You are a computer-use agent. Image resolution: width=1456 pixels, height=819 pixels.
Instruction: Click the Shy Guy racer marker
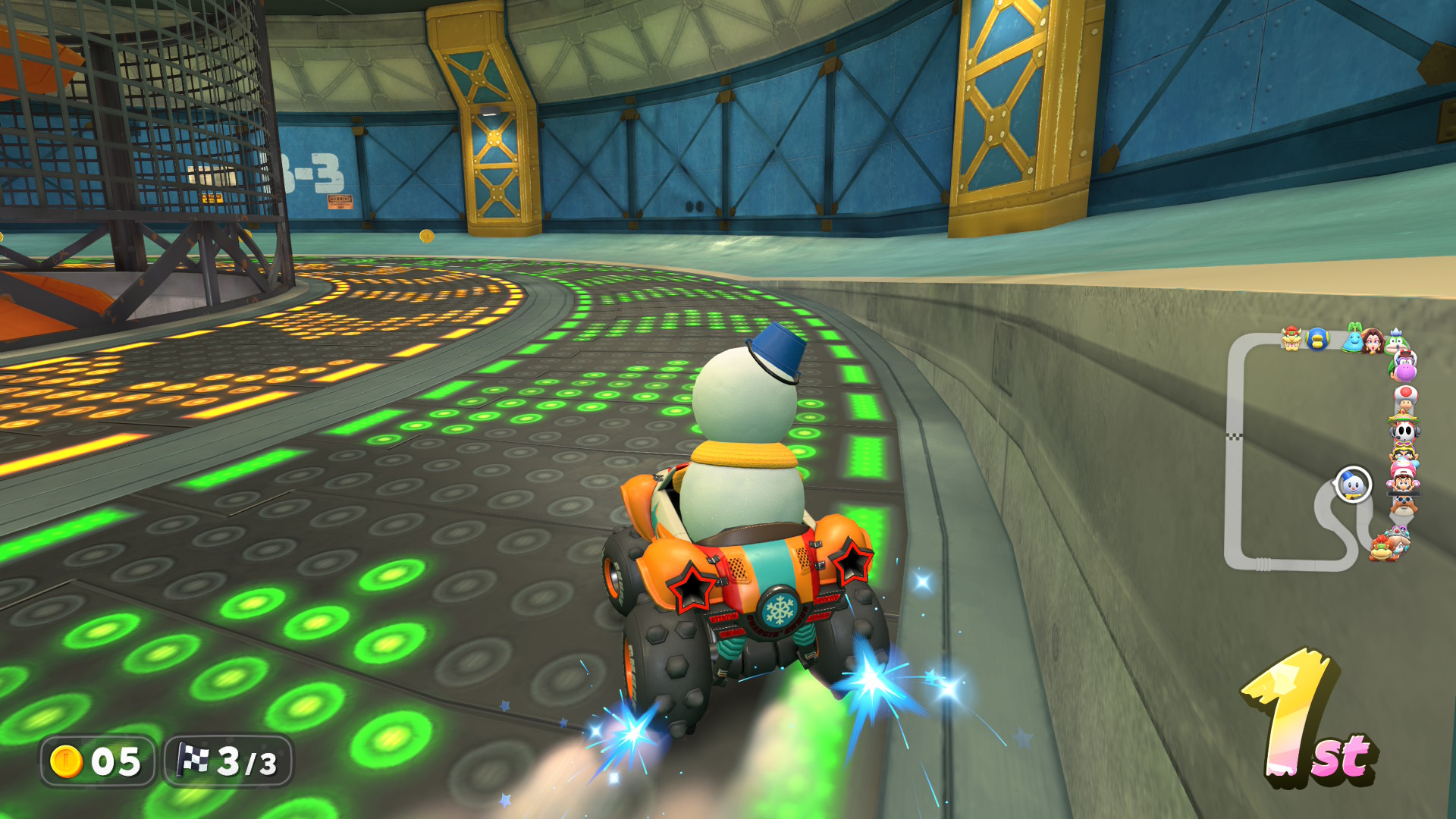point(1404,431)
